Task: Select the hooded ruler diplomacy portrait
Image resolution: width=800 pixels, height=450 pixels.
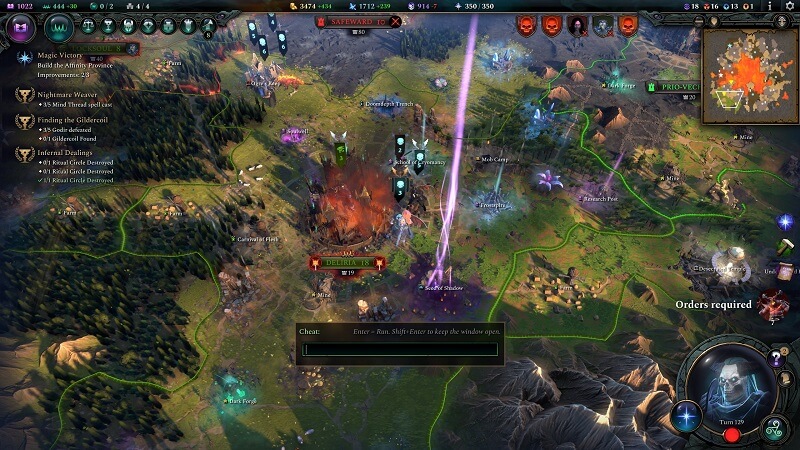Action: (578, 25)
